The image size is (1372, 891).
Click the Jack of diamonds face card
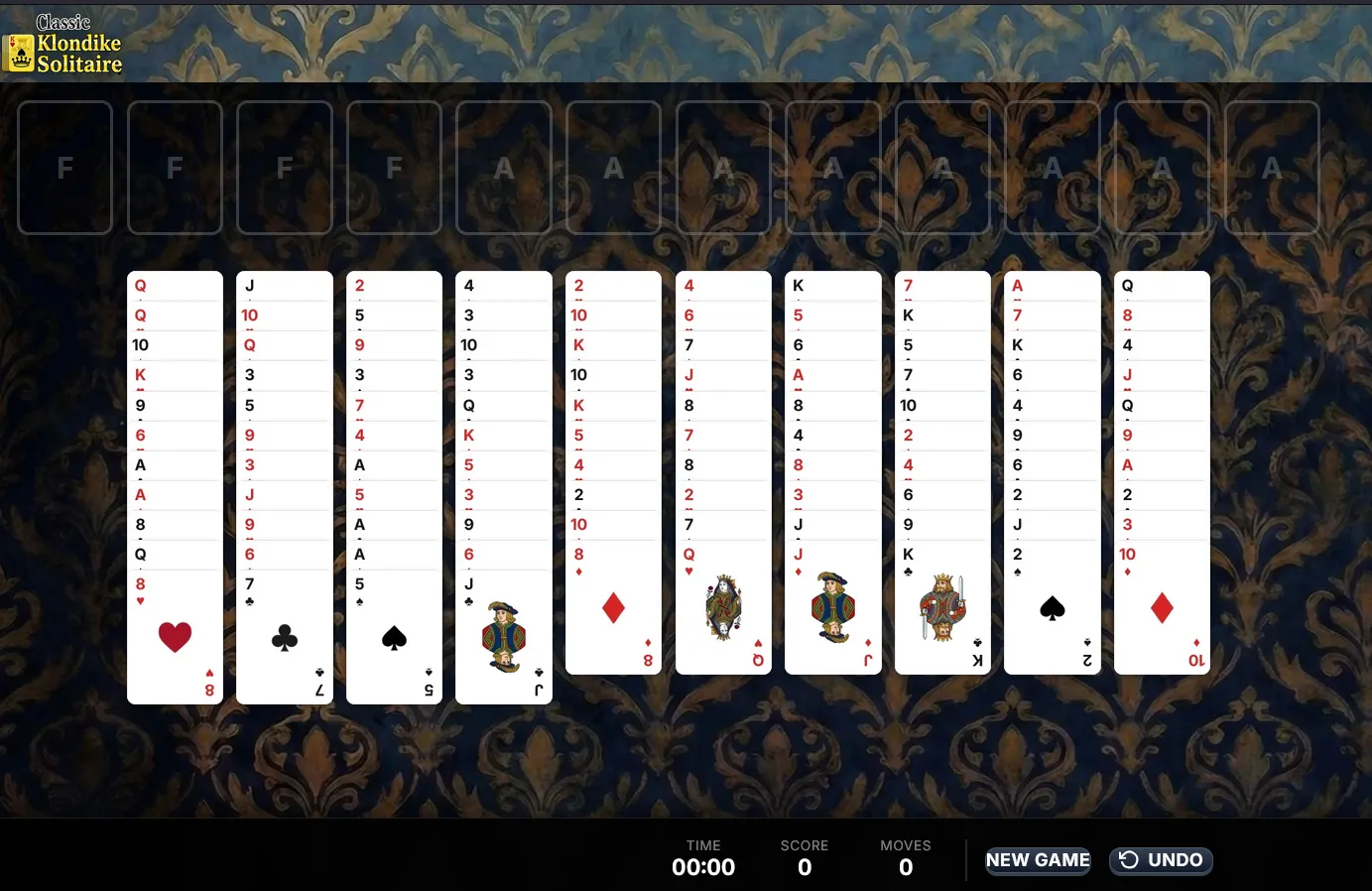tap(833, 610)
